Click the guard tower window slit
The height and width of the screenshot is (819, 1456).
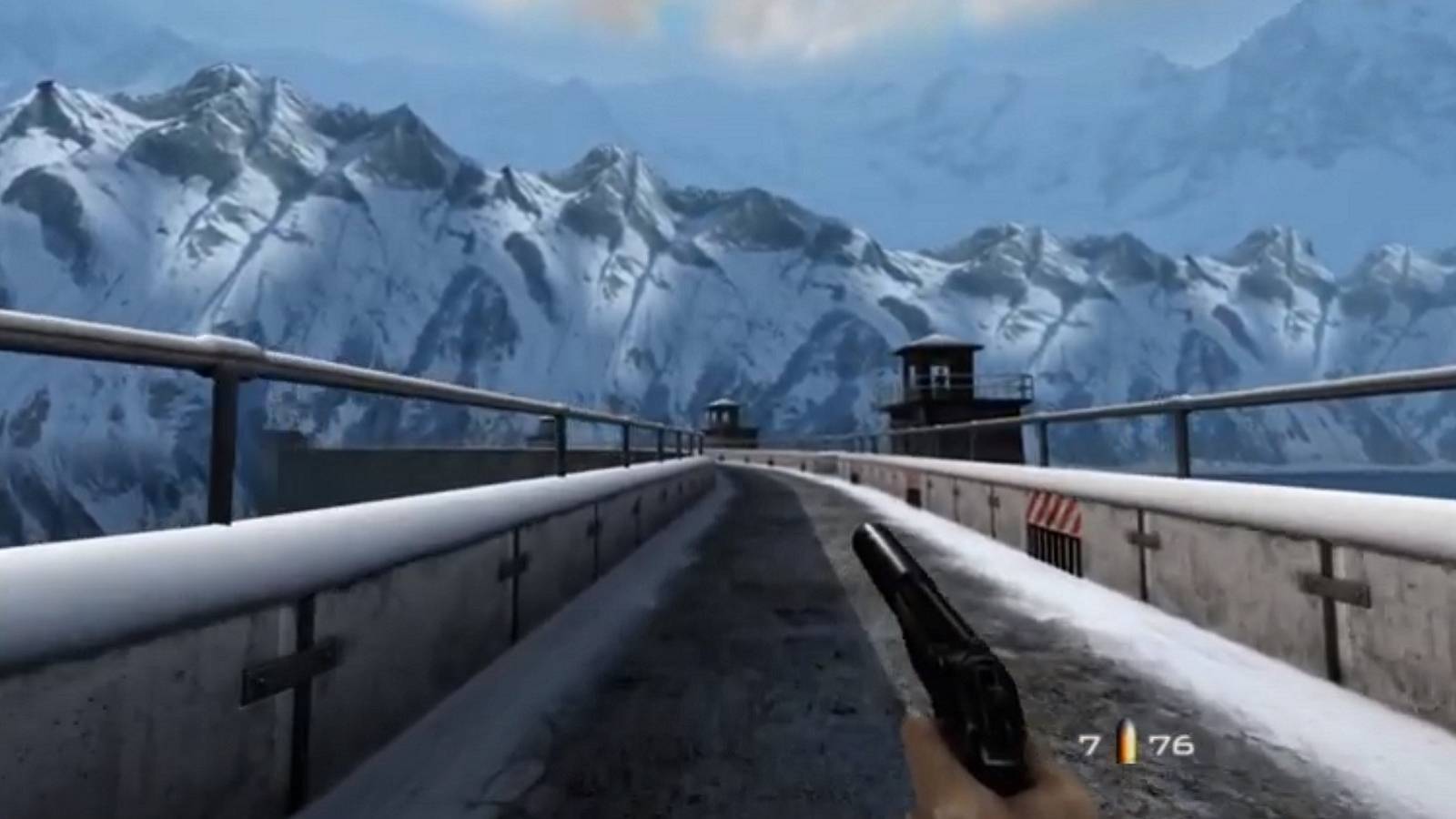click(x=938, y=372)
